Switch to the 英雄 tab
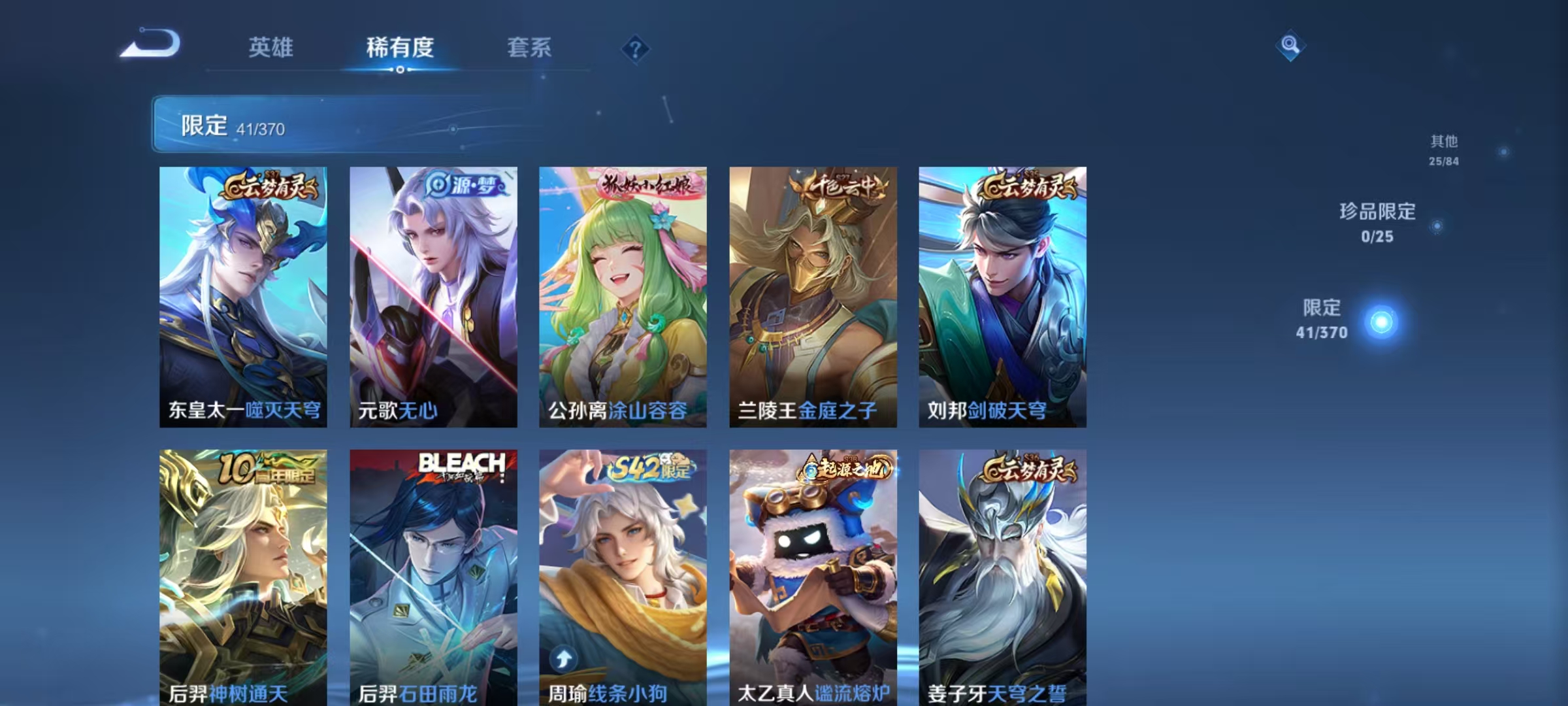This screenshot has height=706, width=1568. coord(271,47)
